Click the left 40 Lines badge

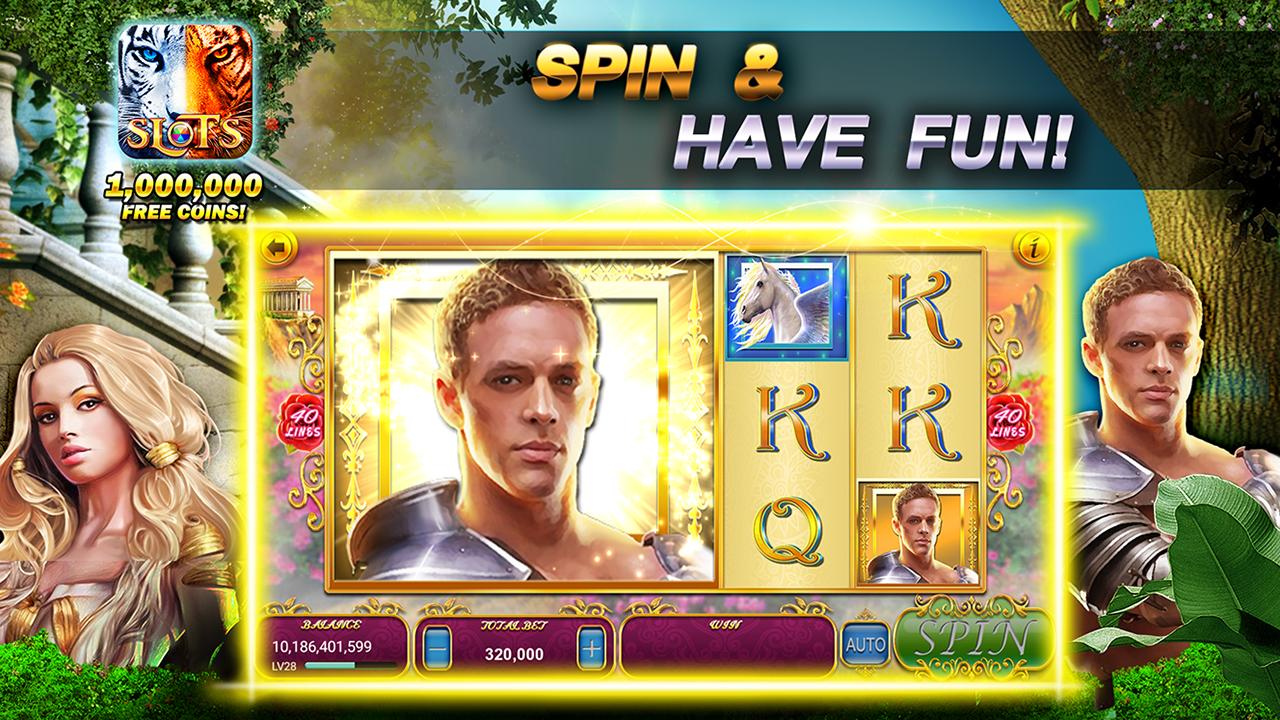pos(303,421)
